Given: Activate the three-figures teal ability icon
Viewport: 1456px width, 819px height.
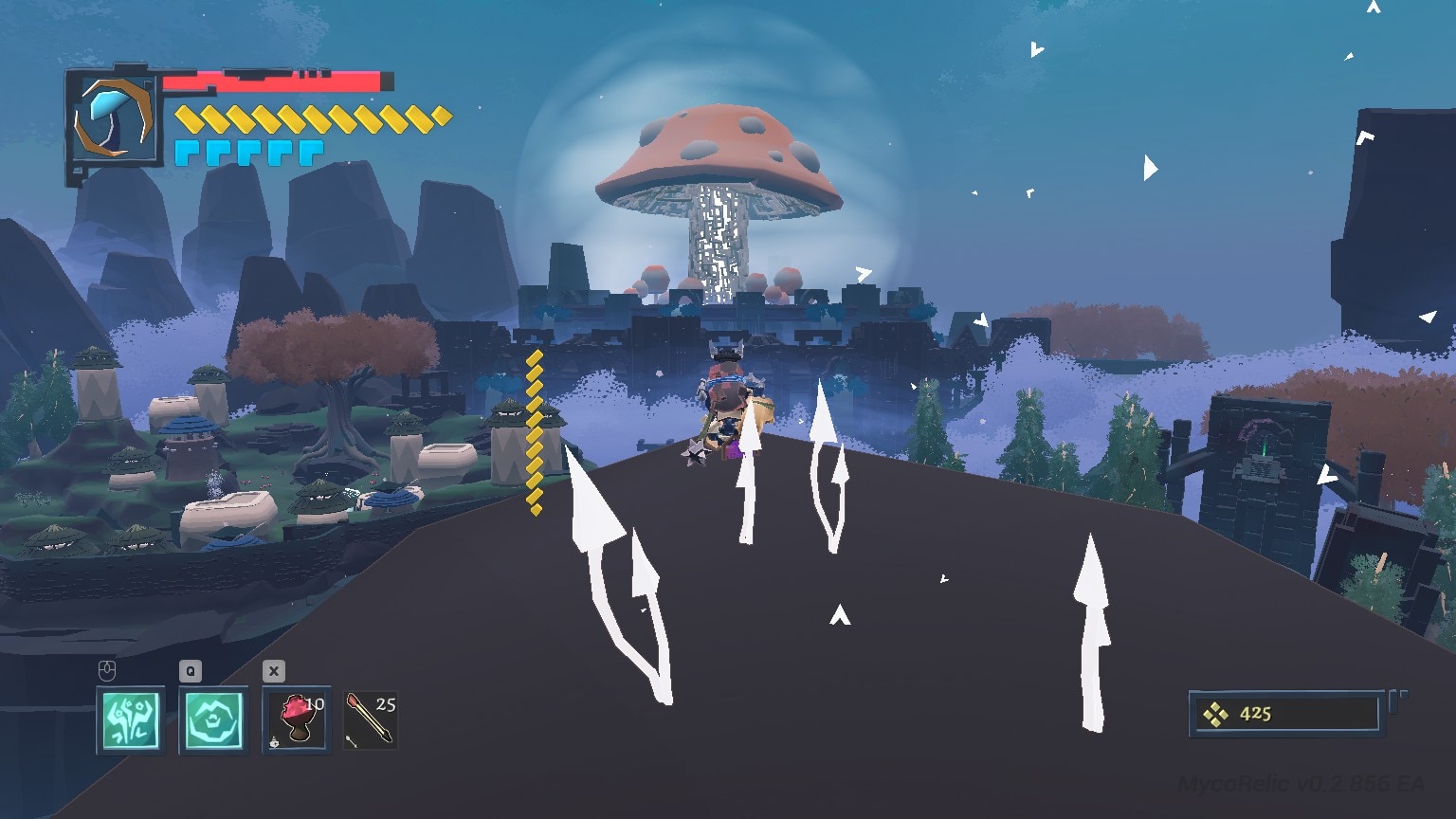Looking at the screenshot, I should 131,720.
